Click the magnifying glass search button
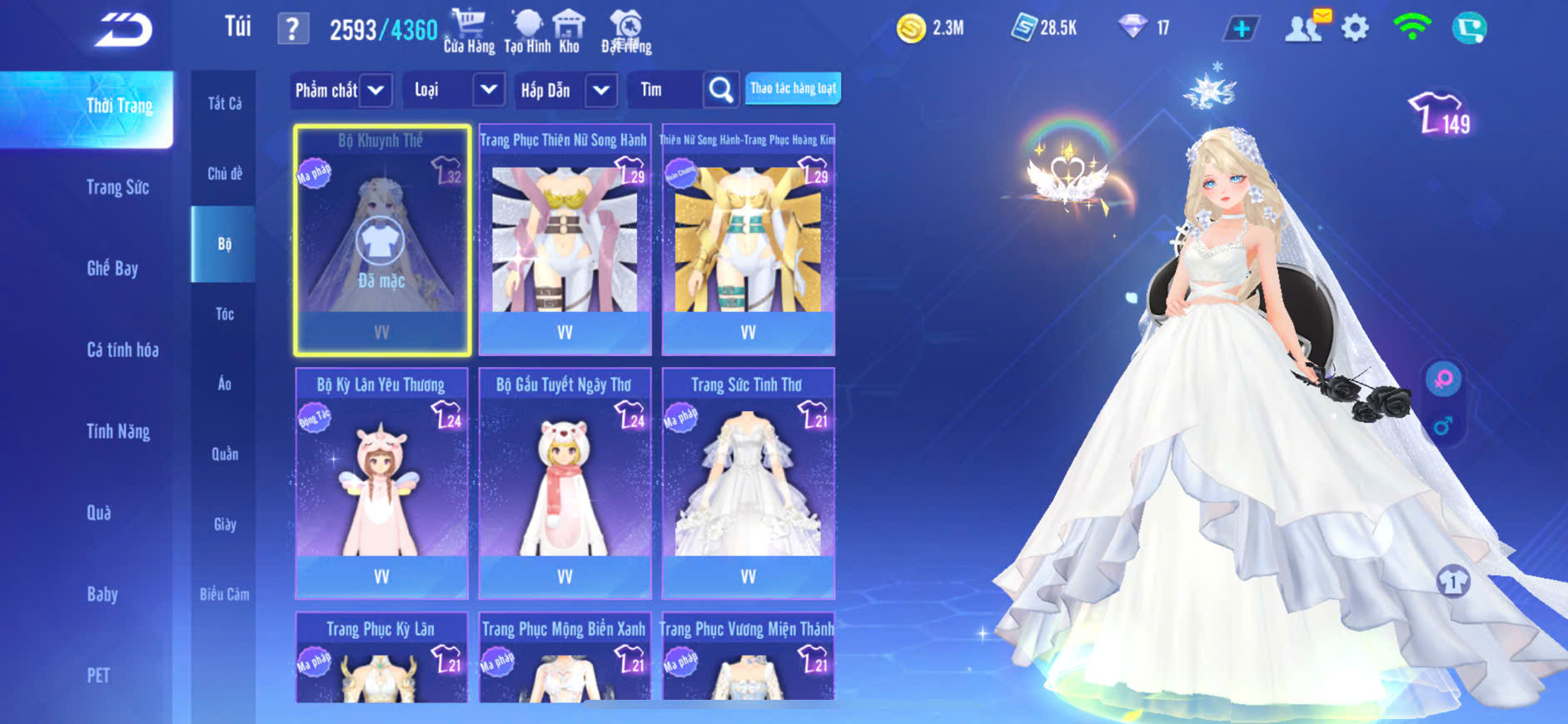Screen dimensions: 1568x724 pos(721,90)
